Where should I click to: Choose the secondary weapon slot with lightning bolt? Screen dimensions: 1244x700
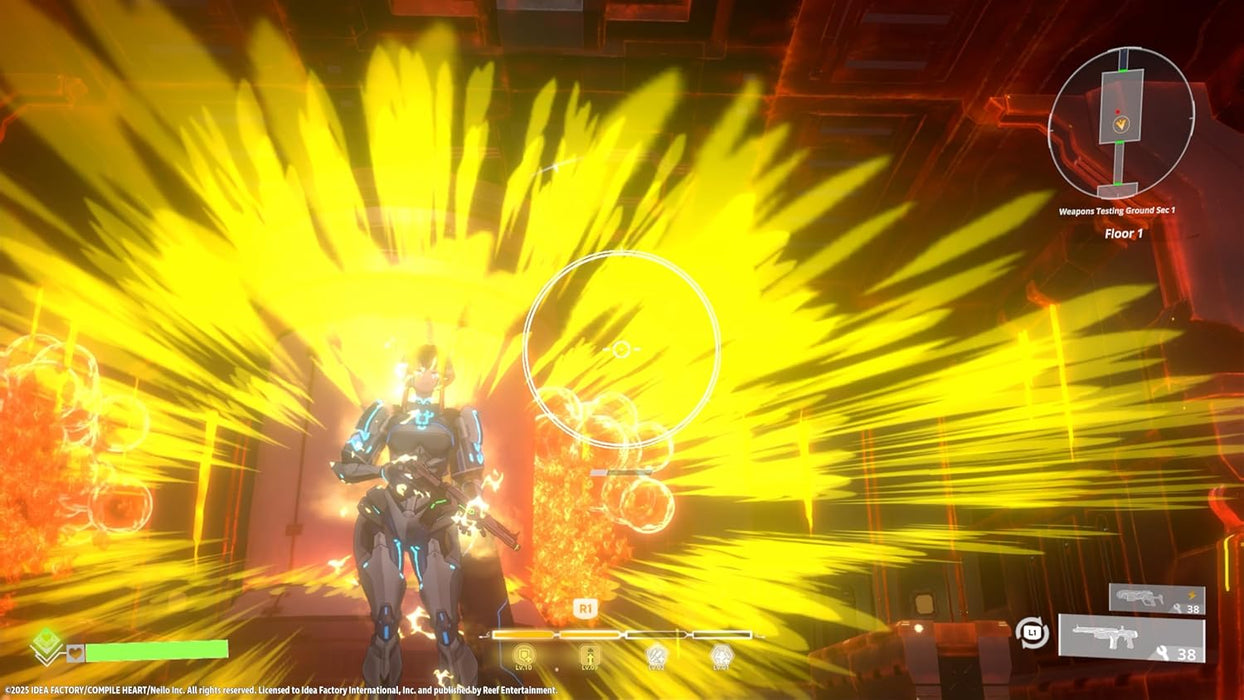[x=1156, y=599]
